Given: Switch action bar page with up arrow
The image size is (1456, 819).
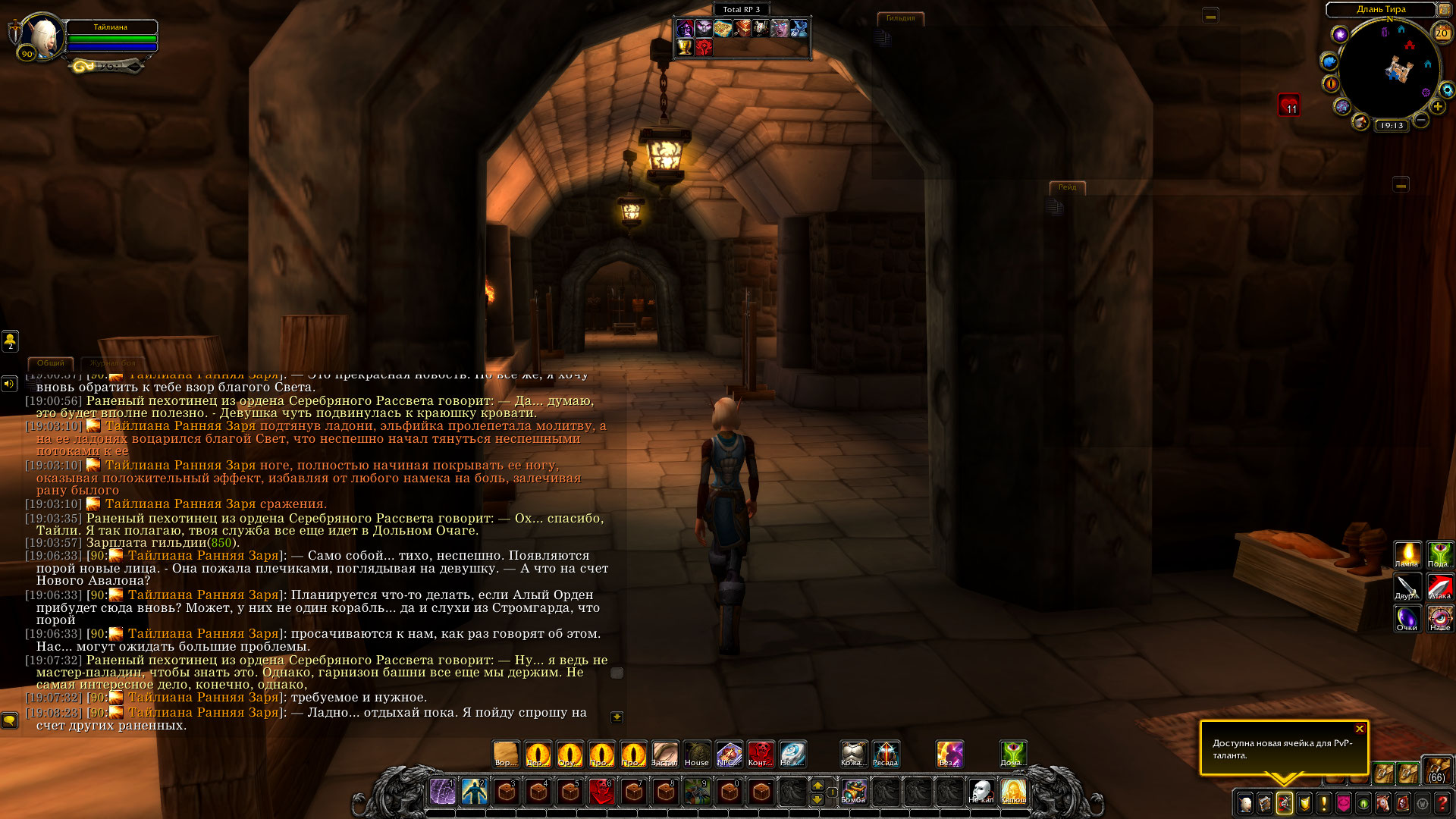Looking at the screenshot, I should (x=817, y=785).
